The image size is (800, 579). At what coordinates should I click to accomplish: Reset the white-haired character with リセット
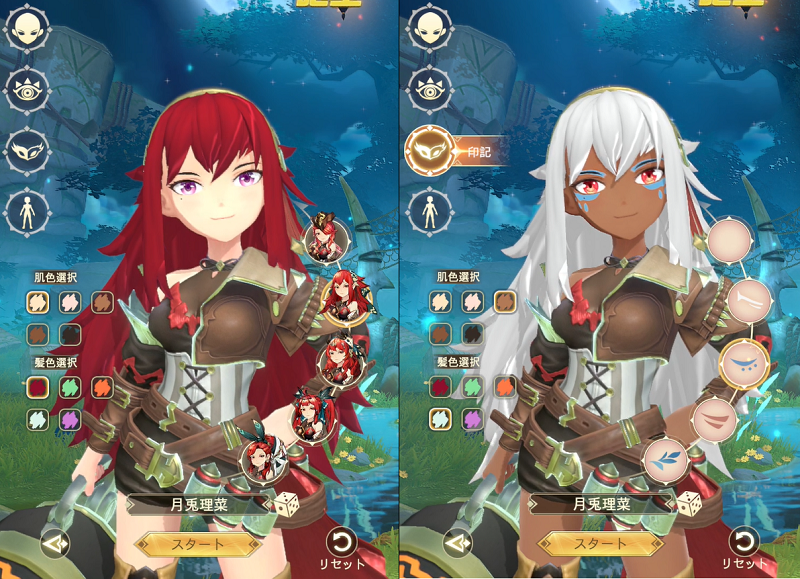coord(741,543)
